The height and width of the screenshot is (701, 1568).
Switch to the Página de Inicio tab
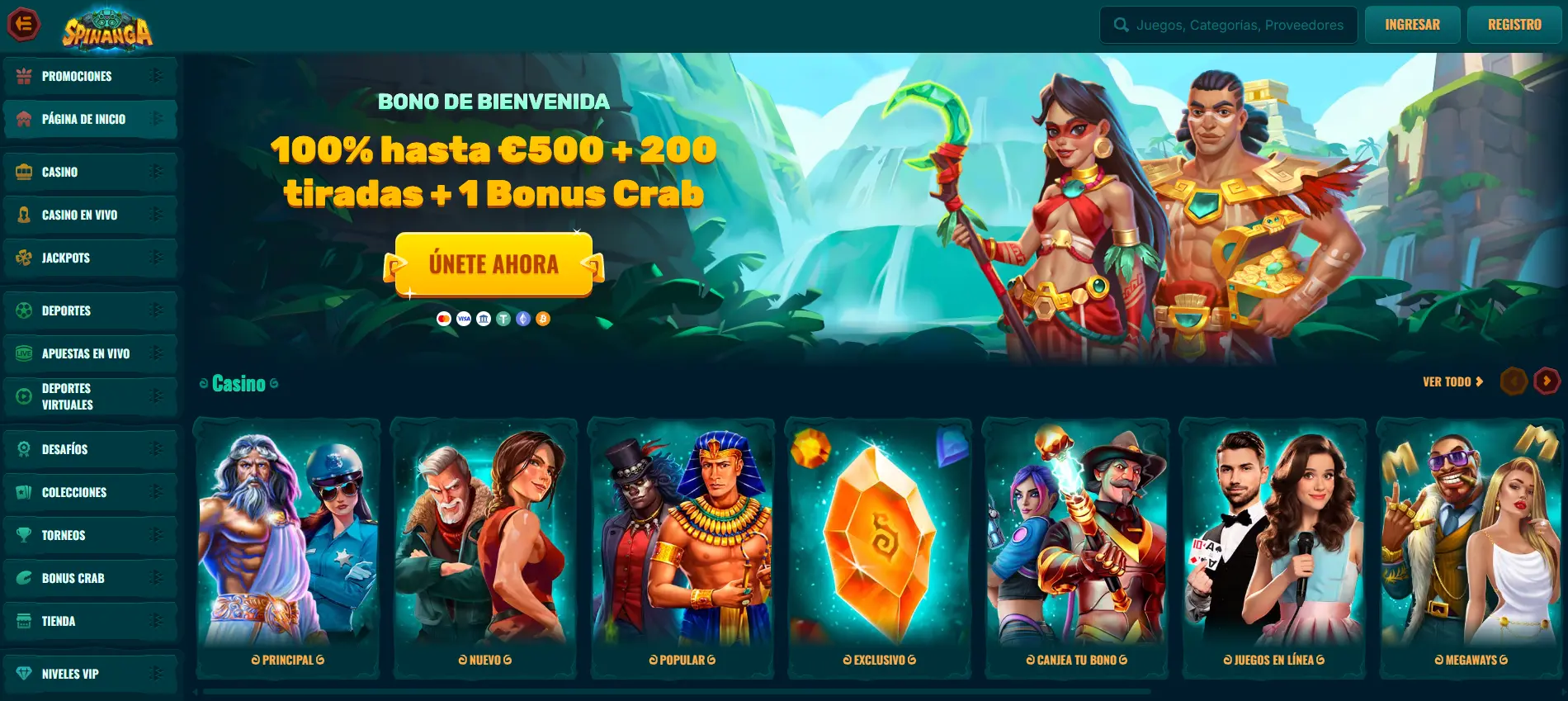(x=83, y=119)
